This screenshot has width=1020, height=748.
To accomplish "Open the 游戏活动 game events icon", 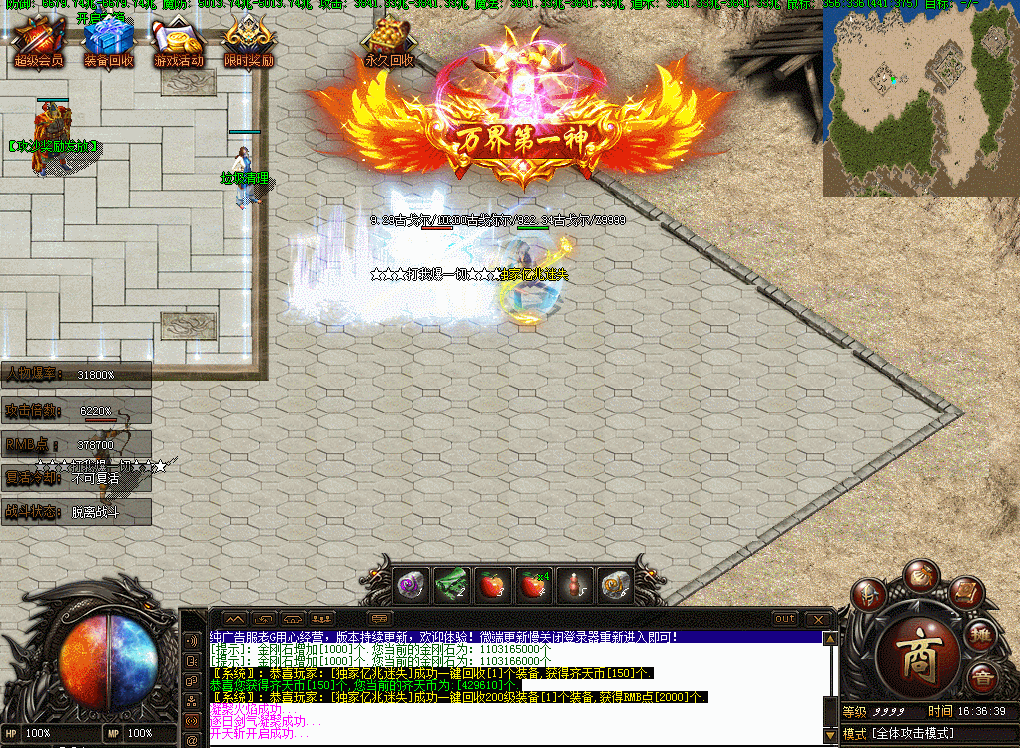I will pos(178,41).
